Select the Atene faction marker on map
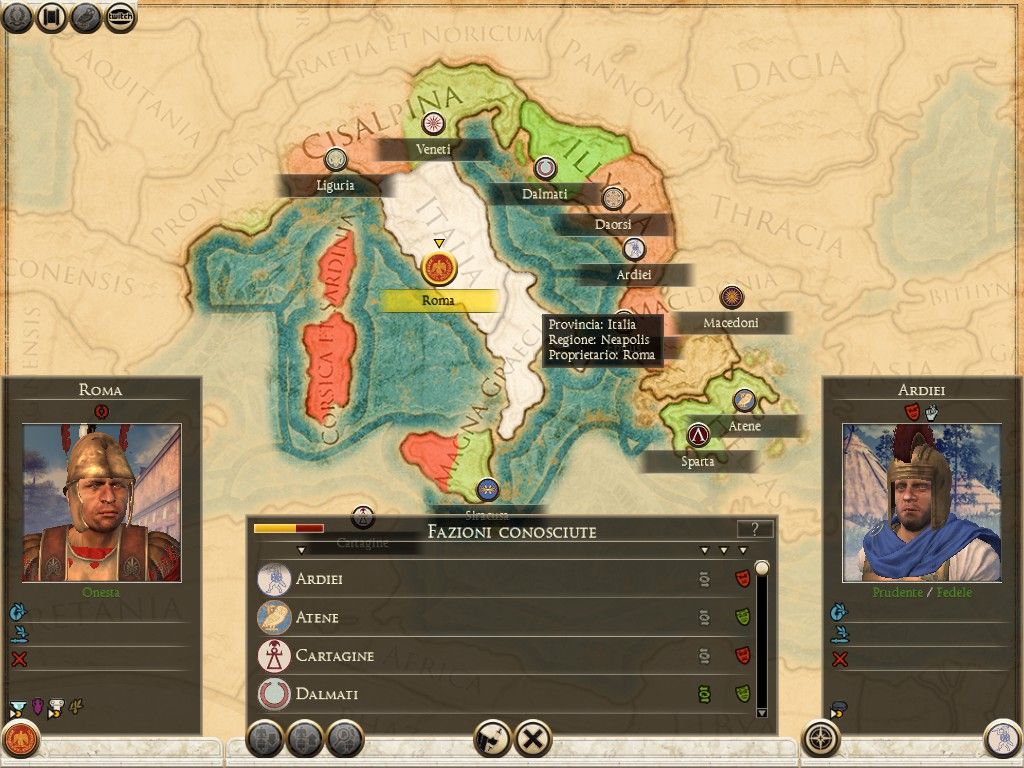Screen dimensions: 1024x768 click(743, 400)
